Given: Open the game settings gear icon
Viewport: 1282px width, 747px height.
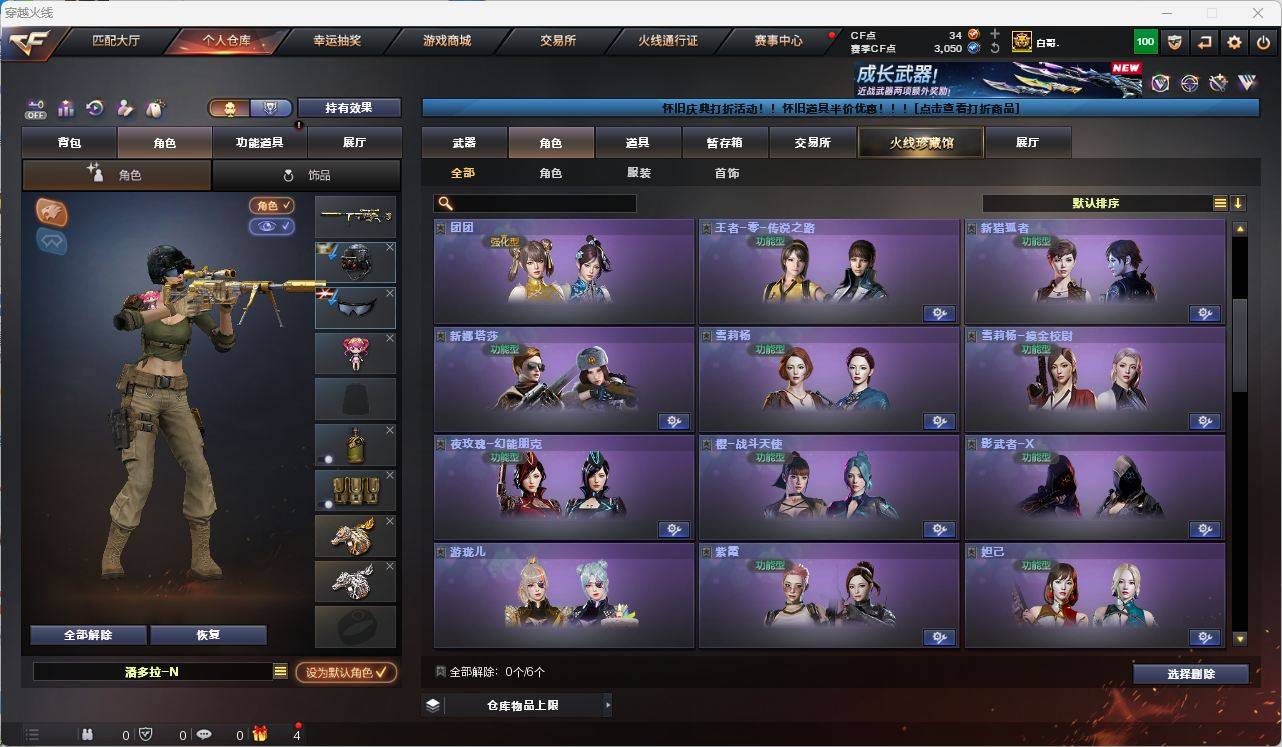Looking at the screenshot, I should click(x=1235, y=42).
